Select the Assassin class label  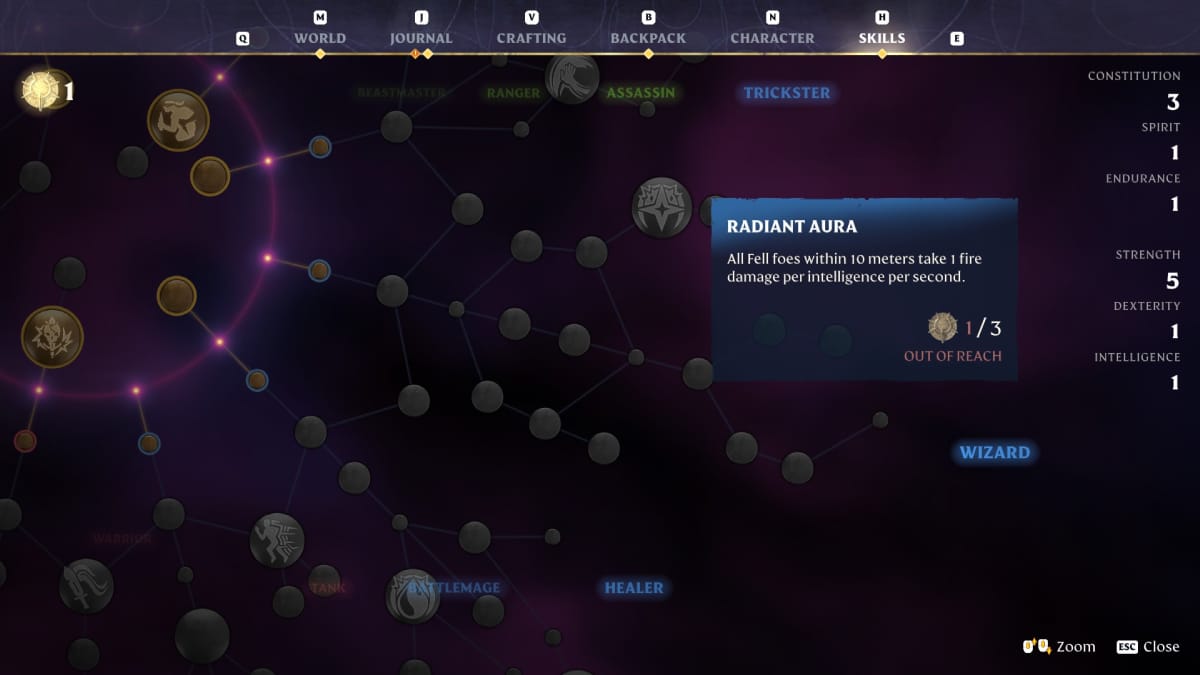click(641, 93)
